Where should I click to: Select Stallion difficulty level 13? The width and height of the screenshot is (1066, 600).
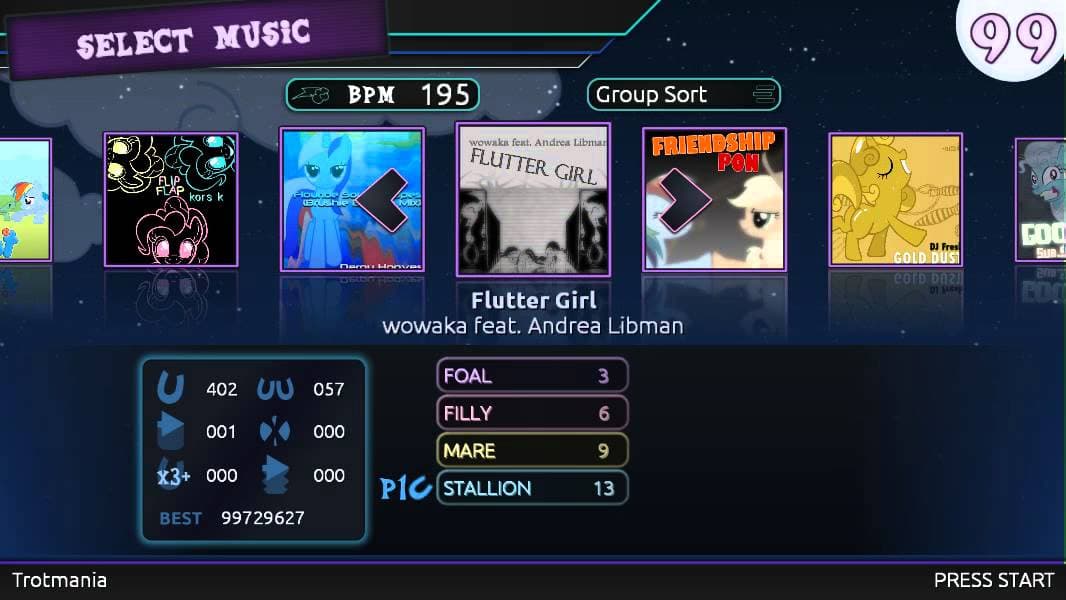(x=532, y=488)
